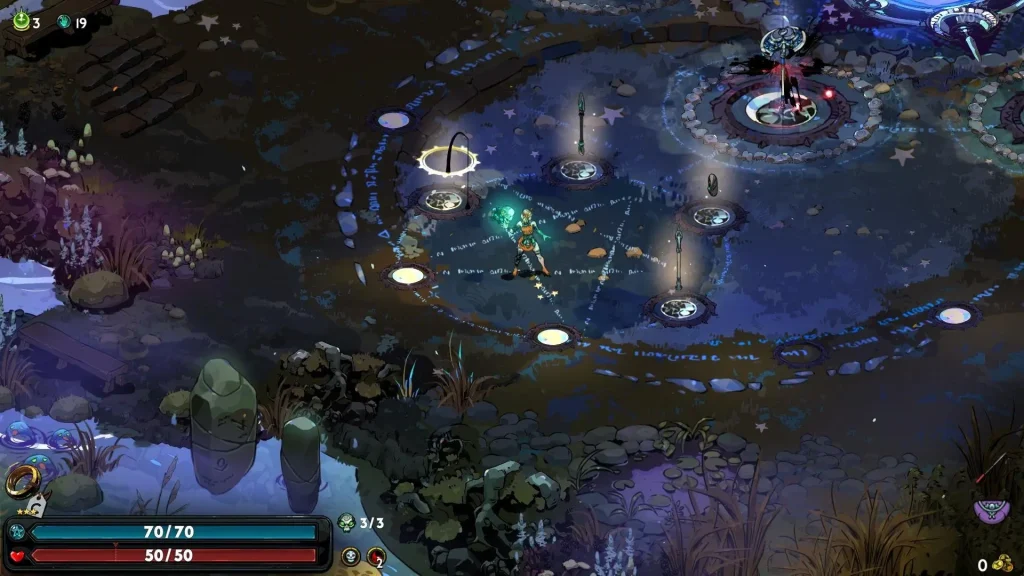Click the gold coins currency icon
Image resolution: width=1024 pixels, height=576 pixels.
(1001, 564)
